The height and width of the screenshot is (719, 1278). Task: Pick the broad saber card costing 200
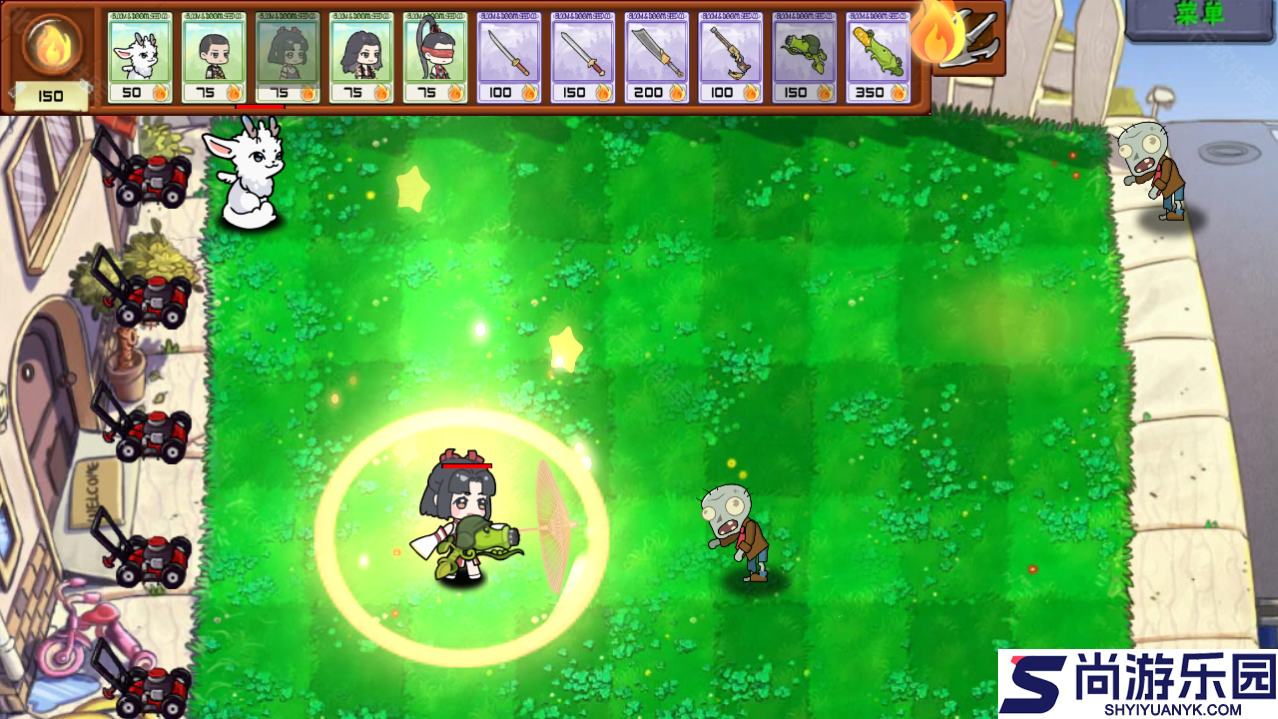(x=657, y=57)
